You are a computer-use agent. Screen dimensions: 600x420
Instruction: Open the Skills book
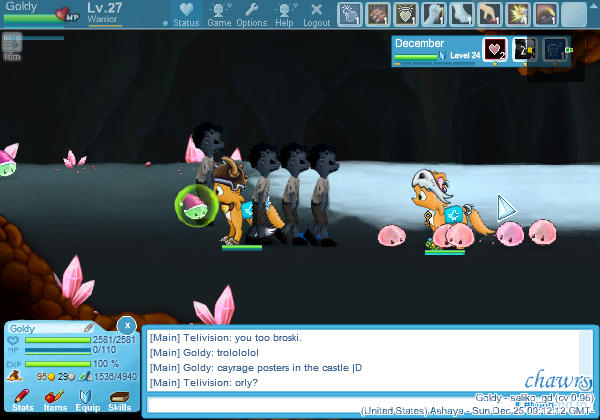click(x=119, y=400)
